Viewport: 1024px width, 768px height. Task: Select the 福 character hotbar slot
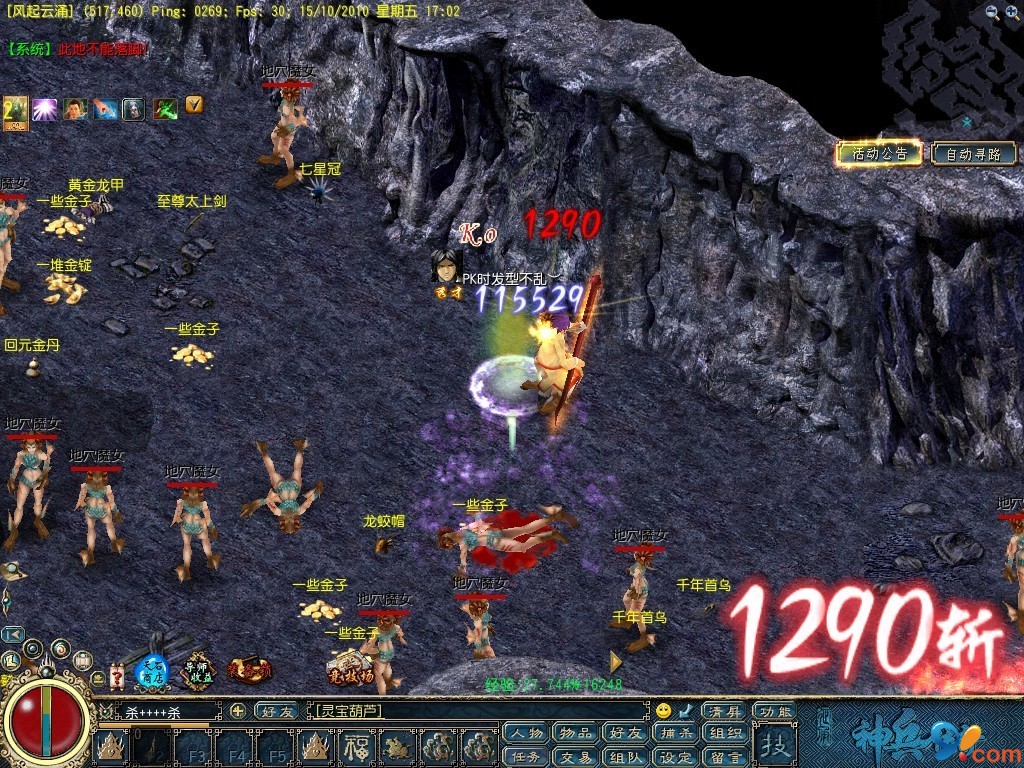point(357,746)
